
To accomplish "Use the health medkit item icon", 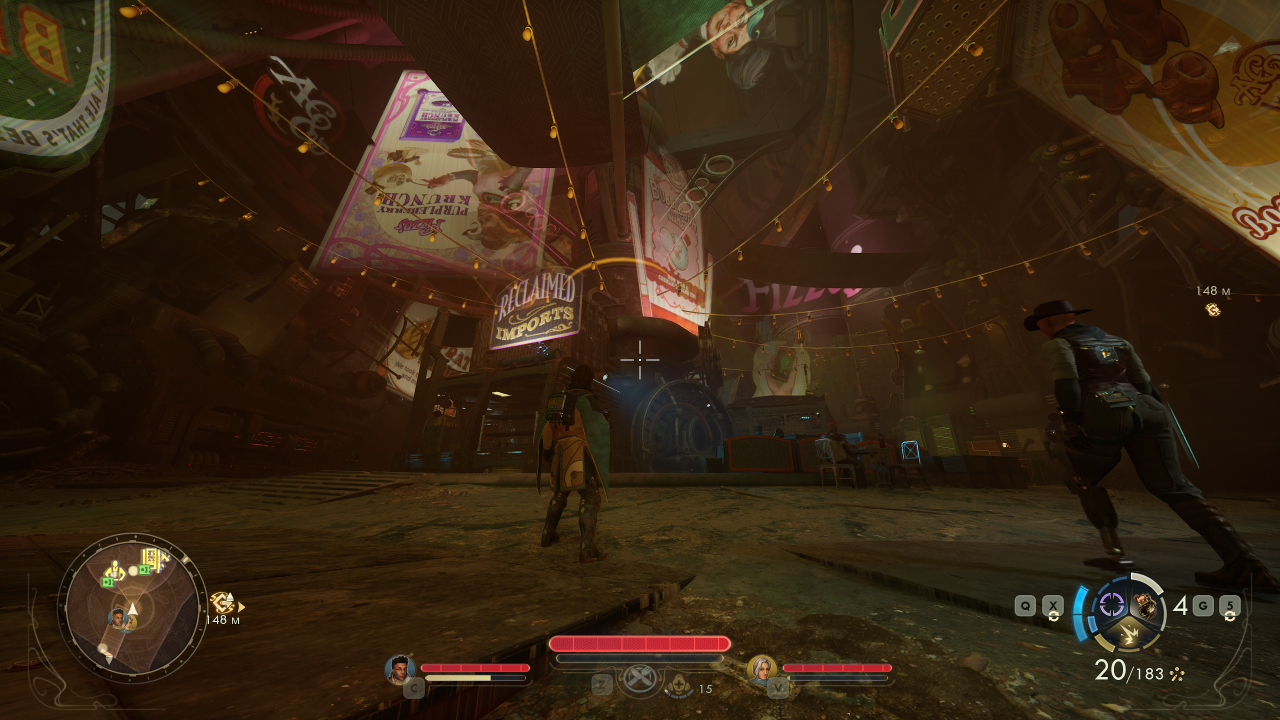I will 679,685.
